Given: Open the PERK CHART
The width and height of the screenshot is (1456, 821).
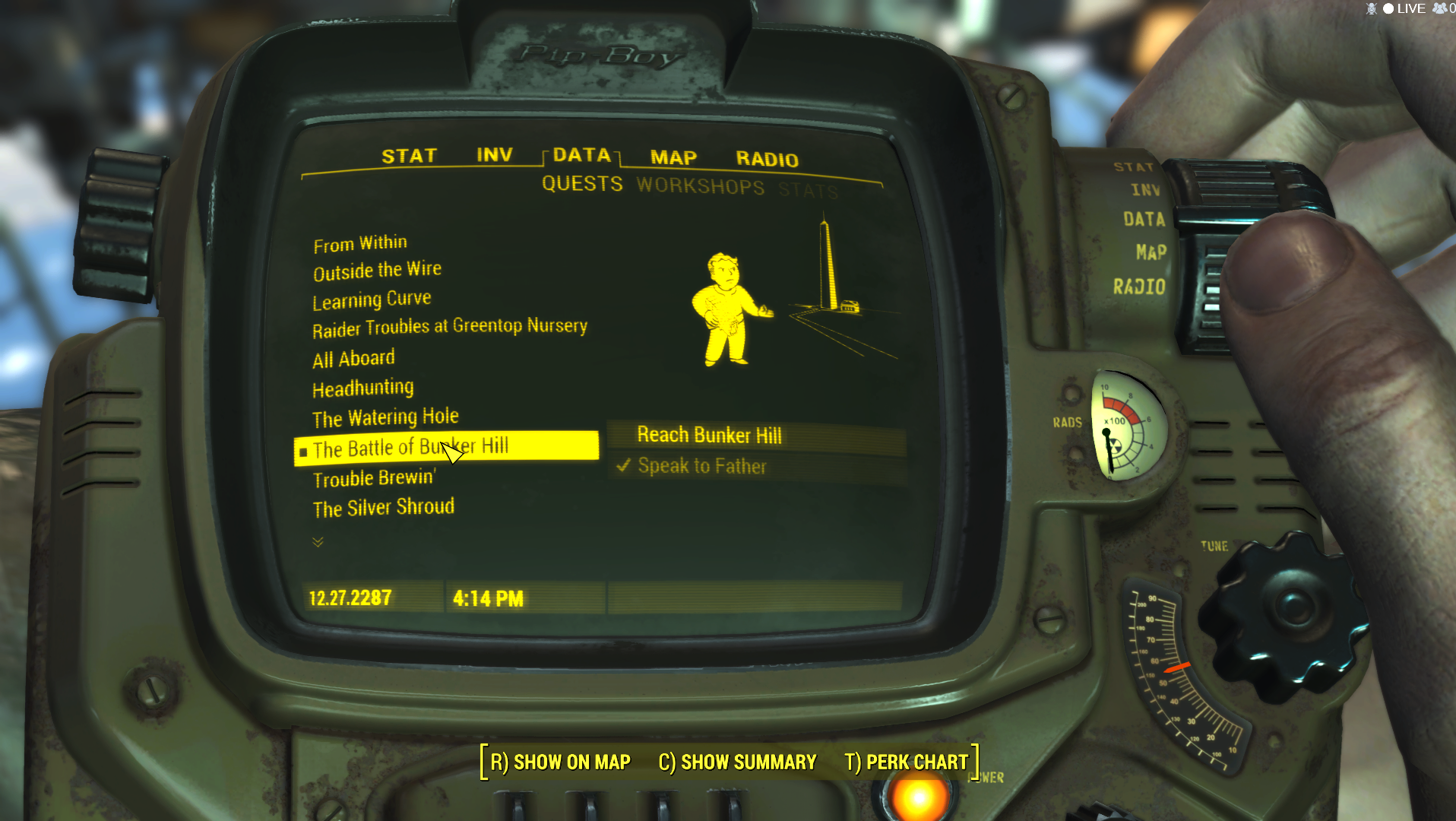Looking at the screenshot, I should (906, 762).
